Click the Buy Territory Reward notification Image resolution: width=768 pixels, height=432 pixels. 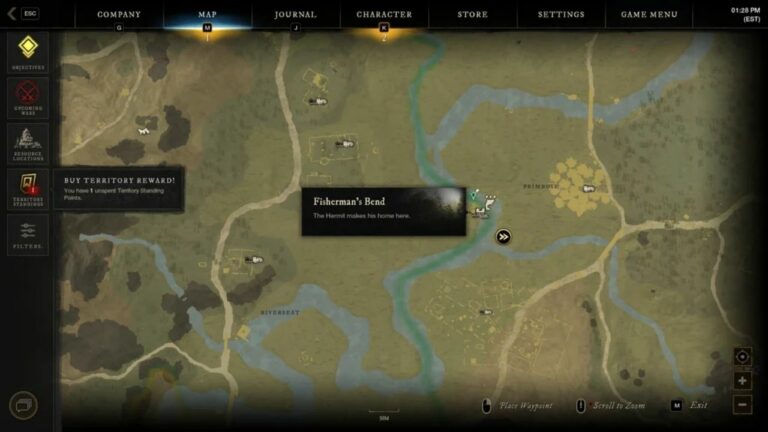(119, 187)
